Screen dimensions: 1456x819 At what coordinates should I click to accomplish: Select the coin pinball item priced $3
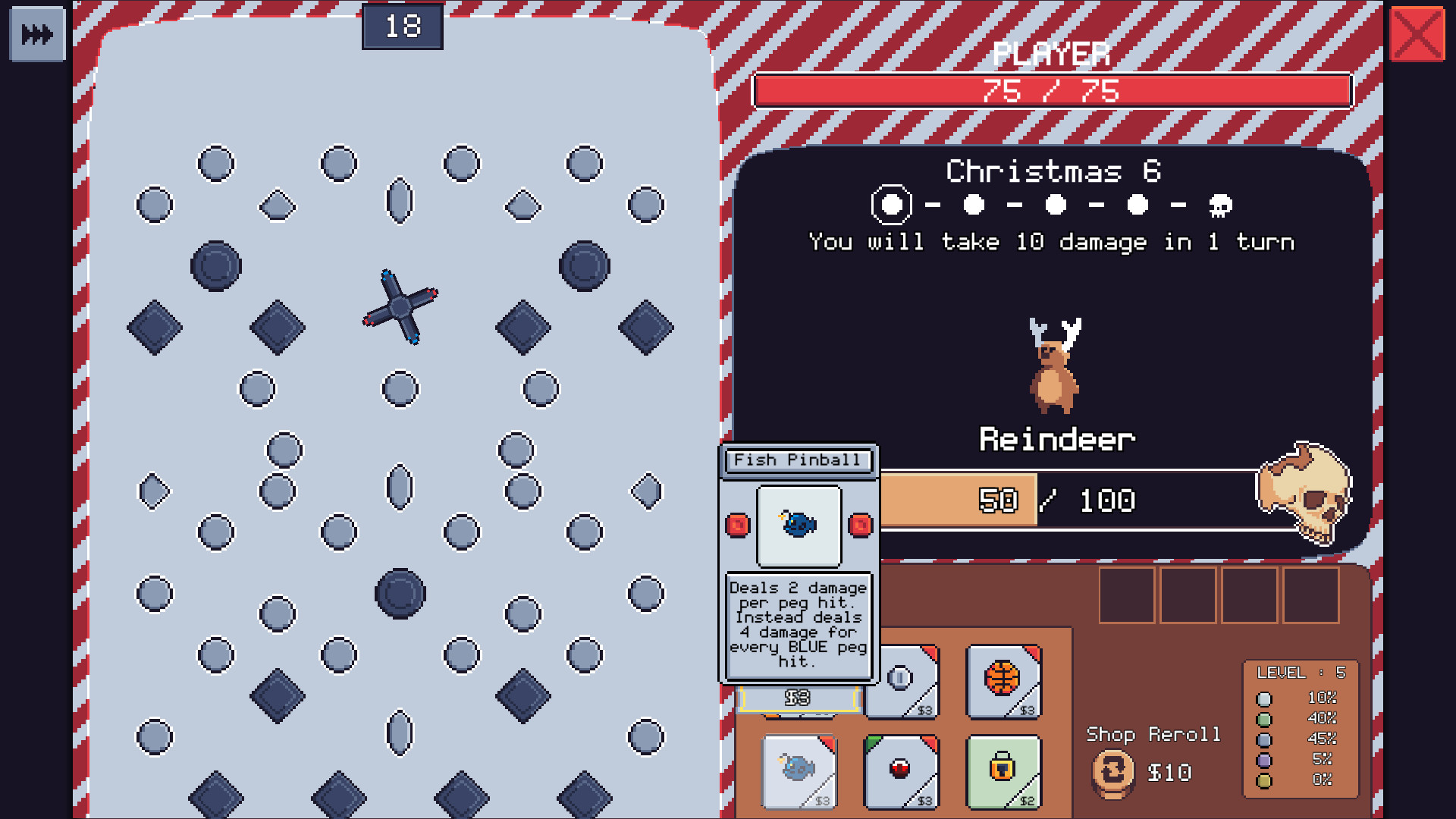click(x=901, y=681)
